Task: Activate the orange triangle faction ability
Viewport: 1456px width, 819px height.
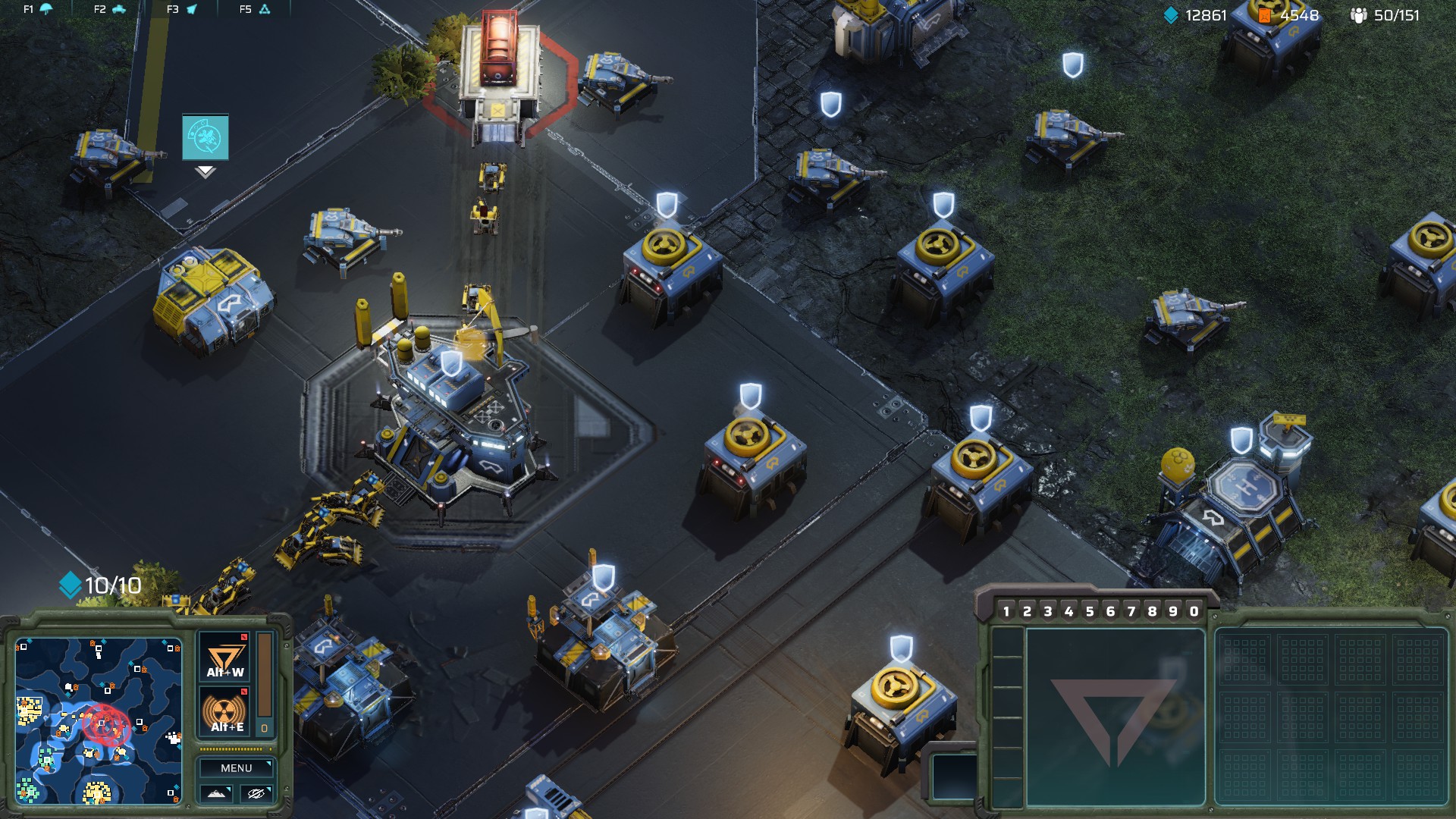Action: click(x=225, y=657)
